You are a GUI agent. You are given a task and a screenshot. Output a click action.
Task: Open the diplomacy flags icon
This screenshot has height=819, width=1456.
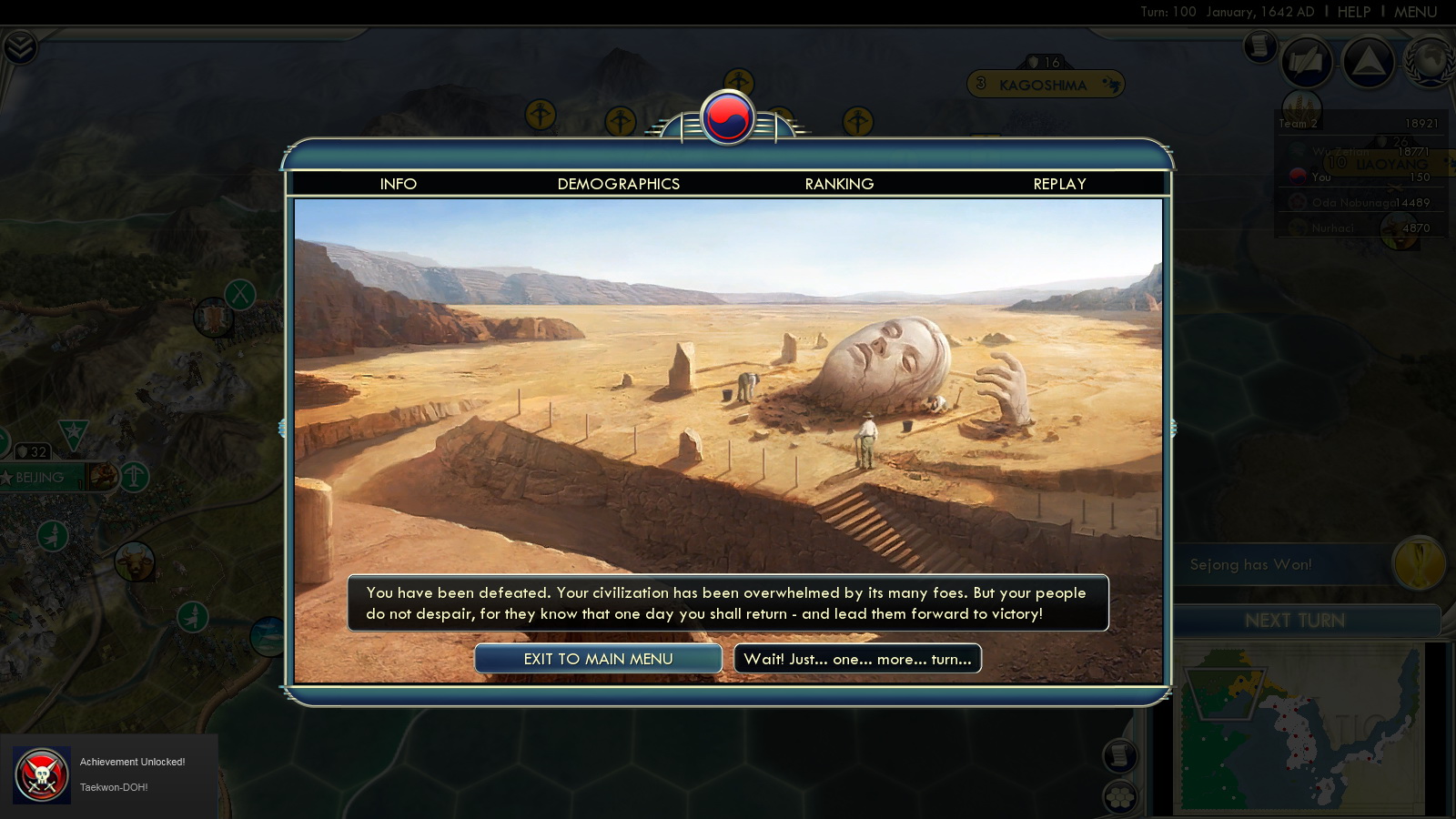pyautogui.click(x=1307, y=62)
